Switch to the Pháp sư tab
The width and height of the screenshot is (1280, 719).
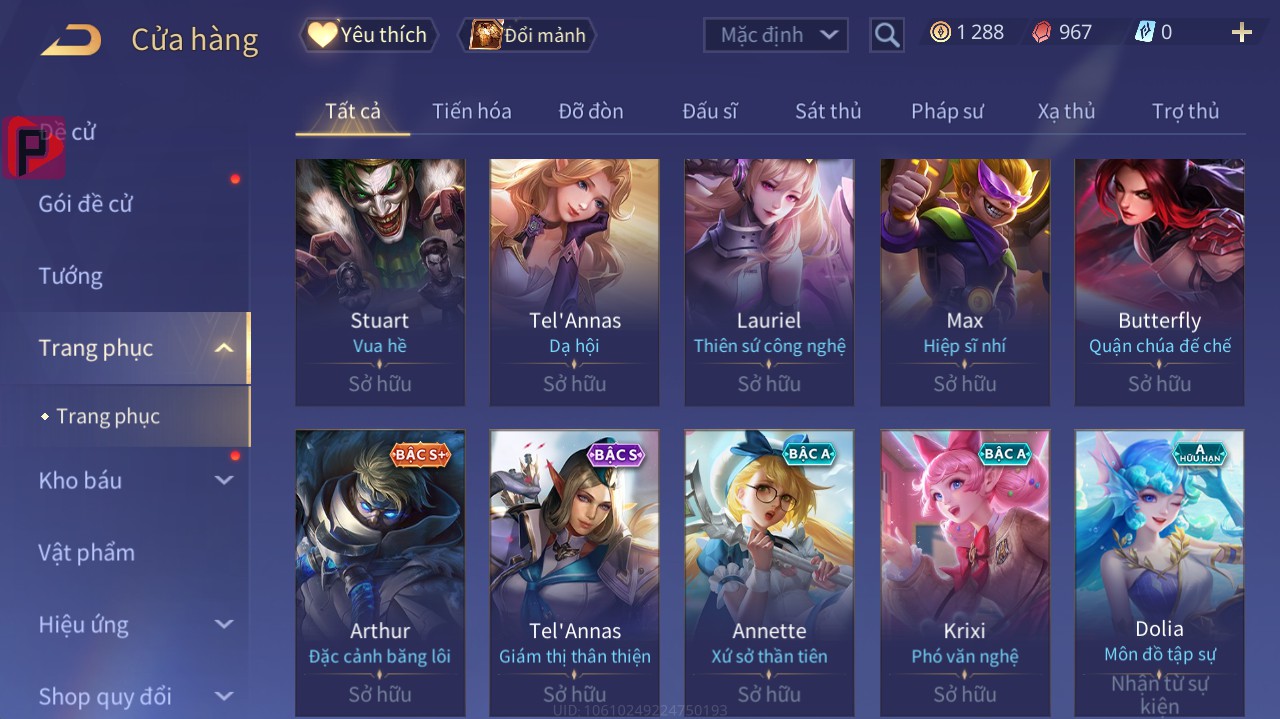[x=947, y=111]
